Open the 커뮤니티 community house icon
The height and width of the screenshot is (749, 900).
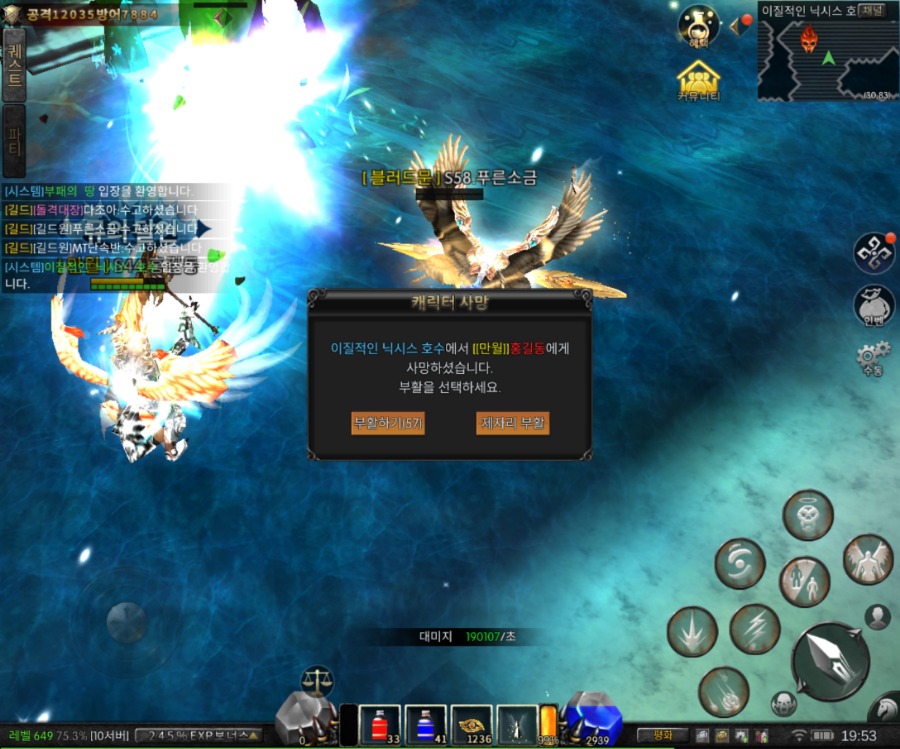pyautogui.click(x=699, y=80)
